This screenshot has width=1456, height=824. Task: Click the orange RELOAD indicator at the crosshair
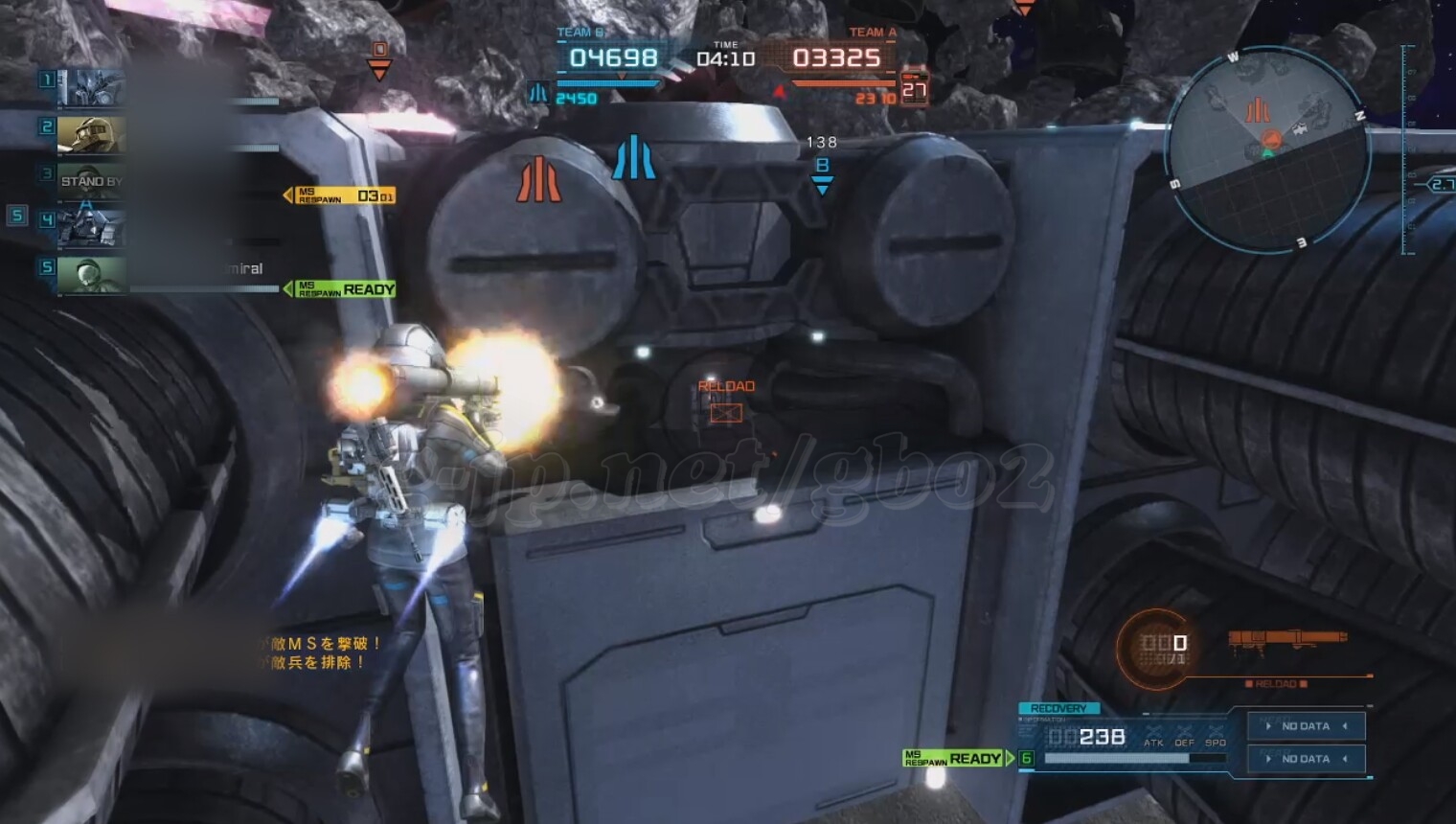[x=726, y=401]
